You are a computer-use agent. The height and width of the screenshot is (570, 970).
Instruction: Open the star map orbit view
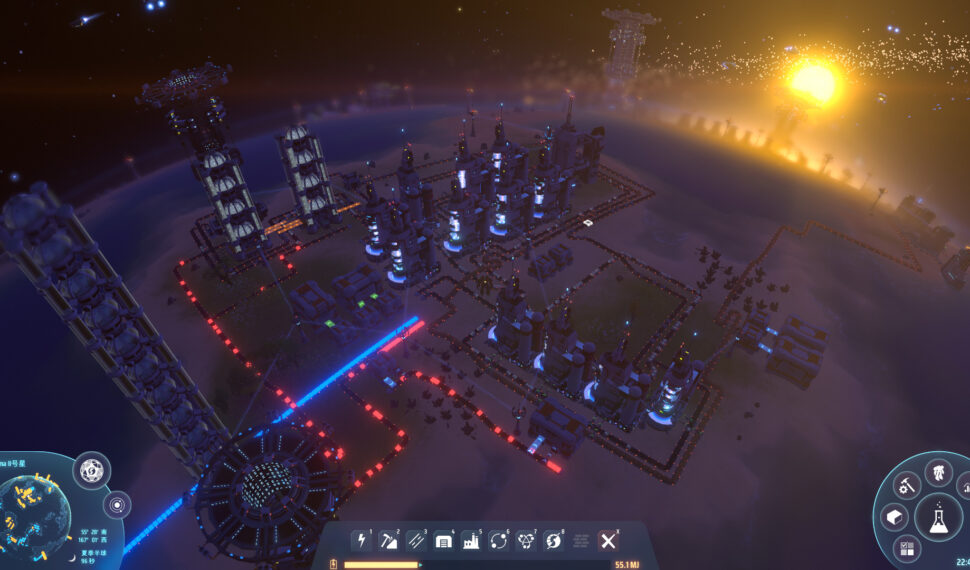pos(117,503)
